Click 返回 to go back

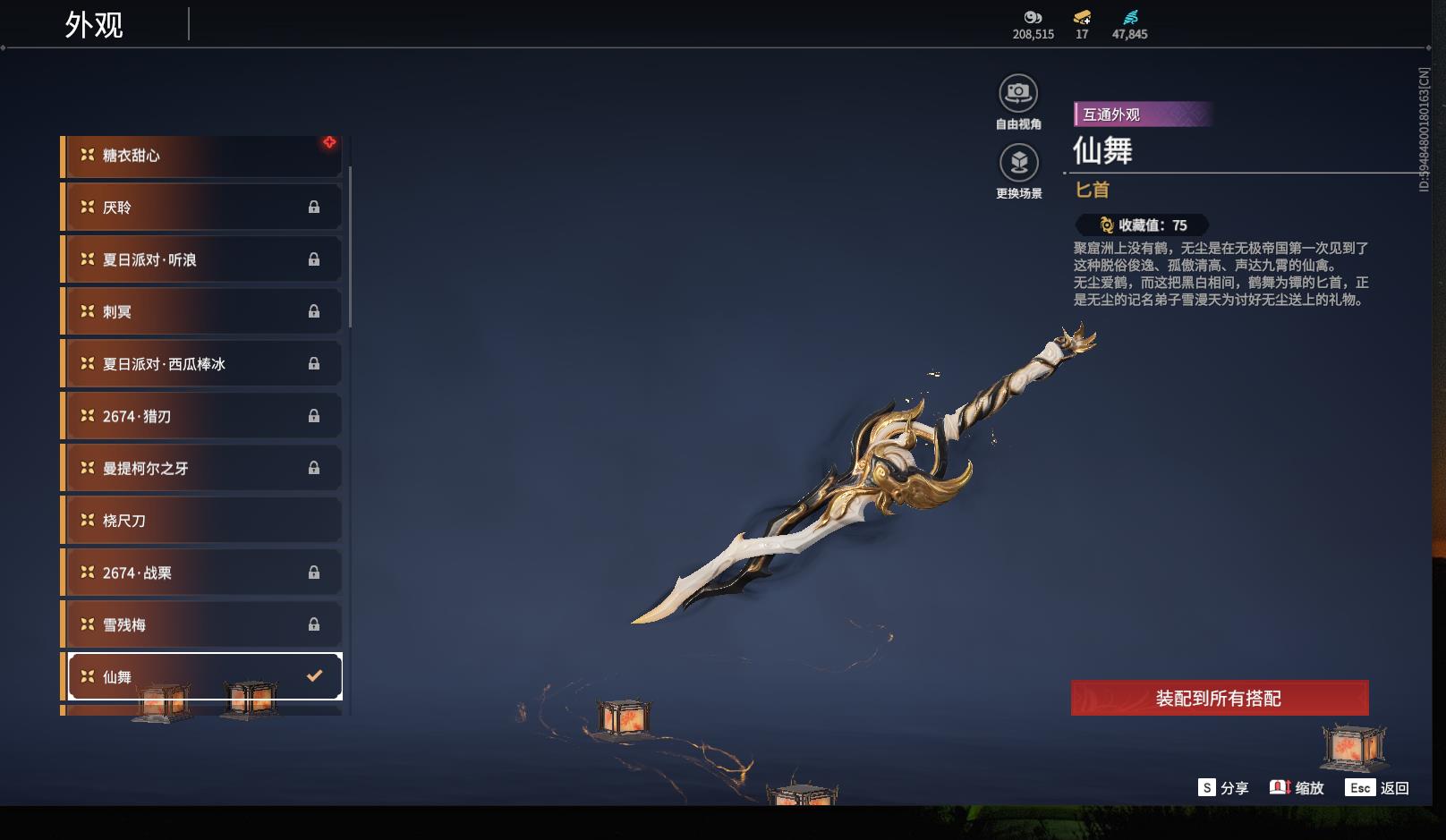[x=1377, y=788]
